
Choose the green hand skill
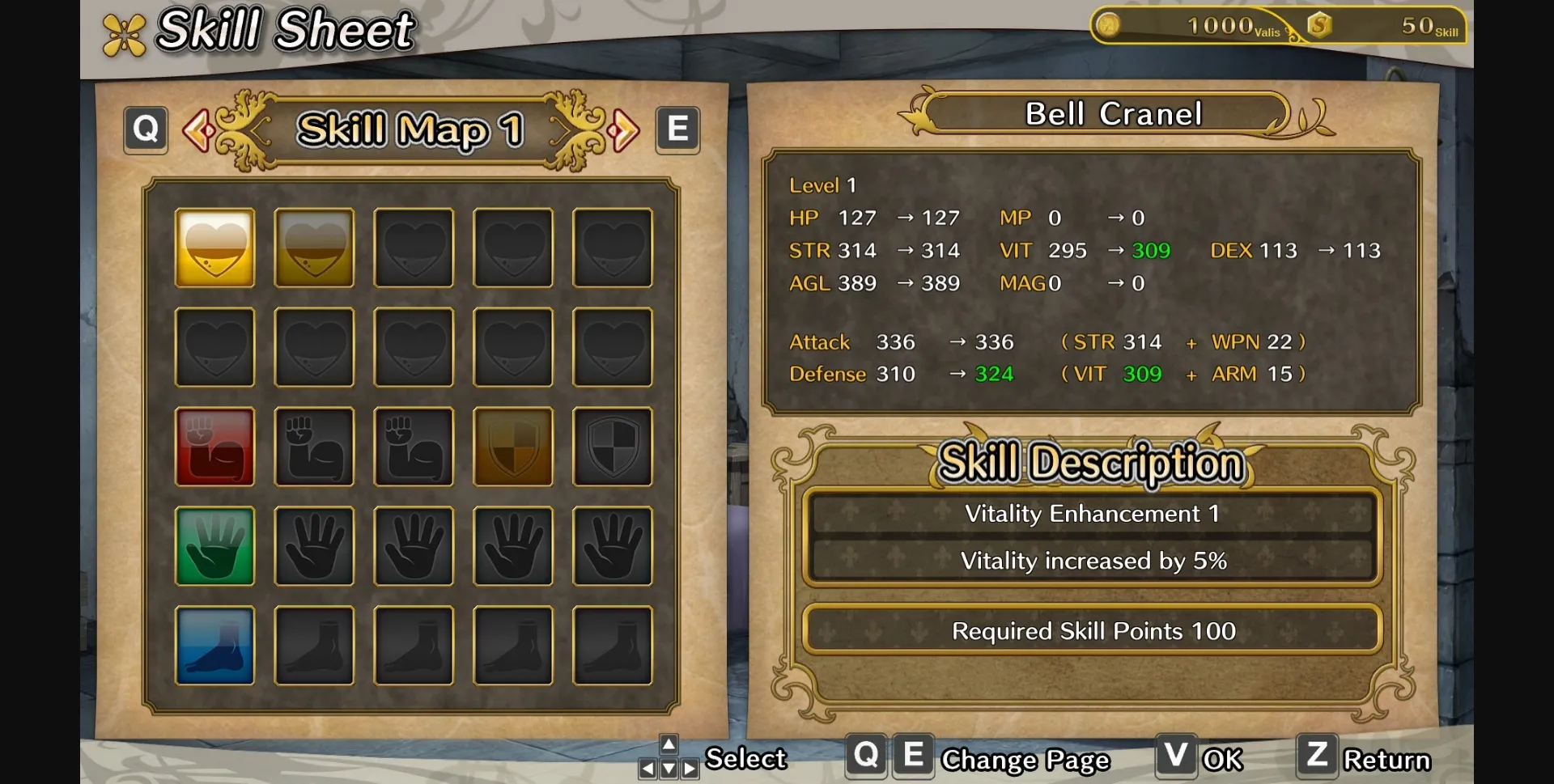214,546
